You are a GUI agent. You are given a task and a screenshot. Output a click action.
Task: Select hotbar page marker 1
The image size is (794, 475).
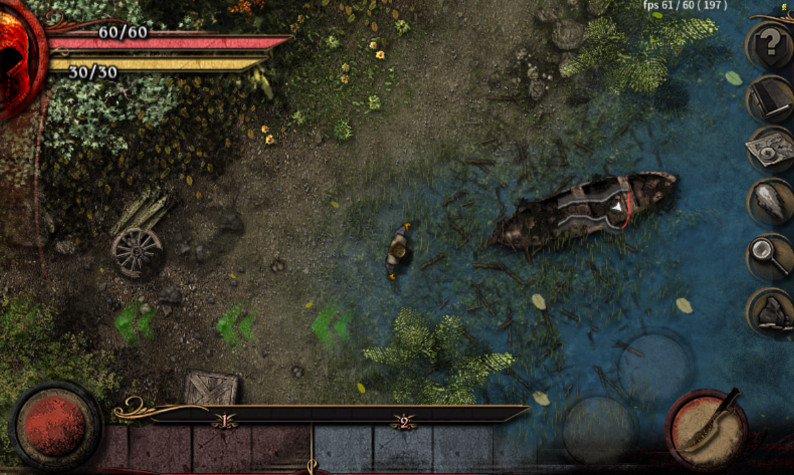[224, 422]
